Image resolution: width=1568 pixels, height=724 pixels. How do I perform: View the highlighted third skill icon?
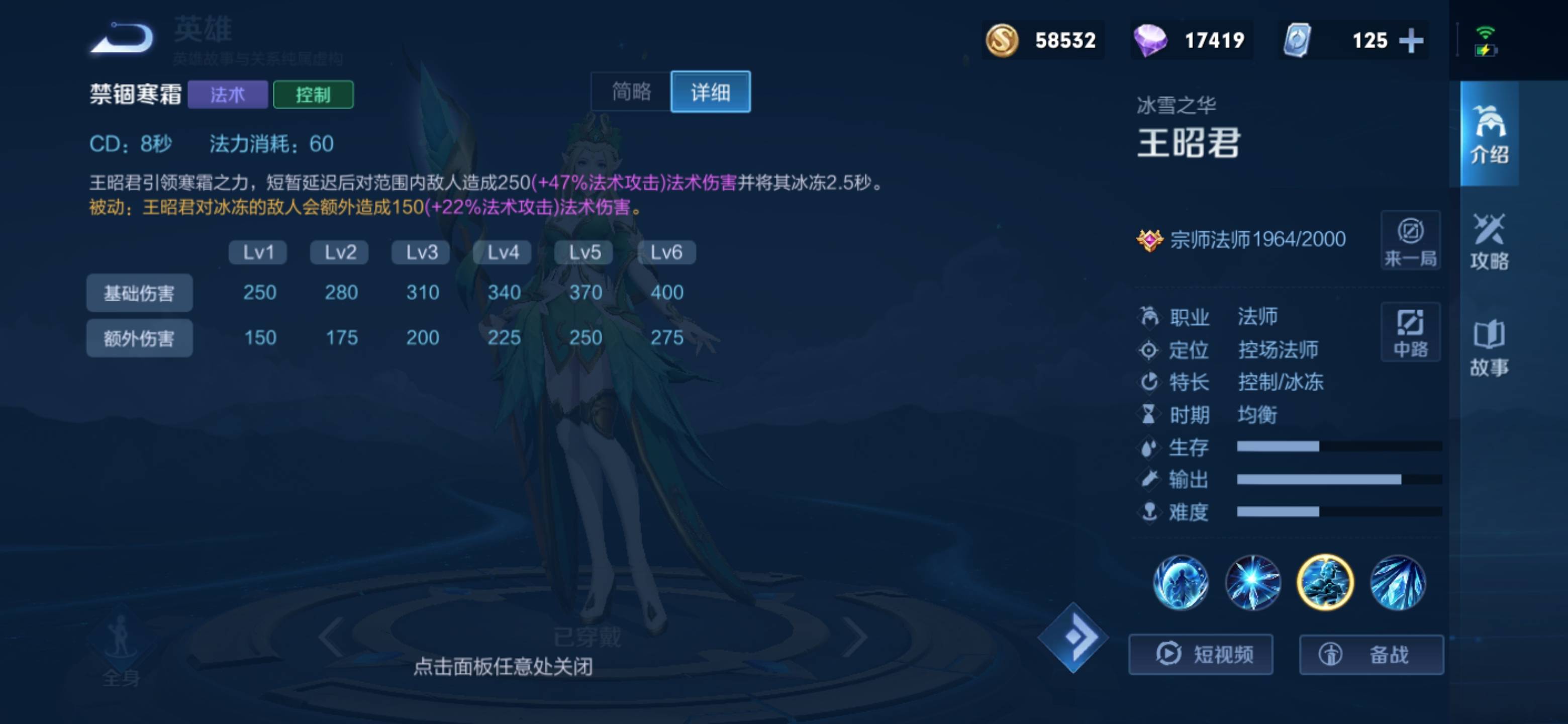[1327, 583]
